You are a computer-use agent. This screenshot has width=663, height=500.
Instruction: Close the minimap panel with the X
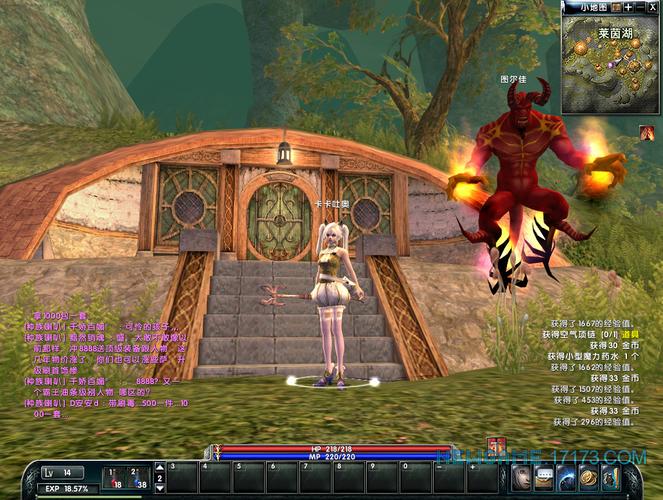click(x=653, y=7)
